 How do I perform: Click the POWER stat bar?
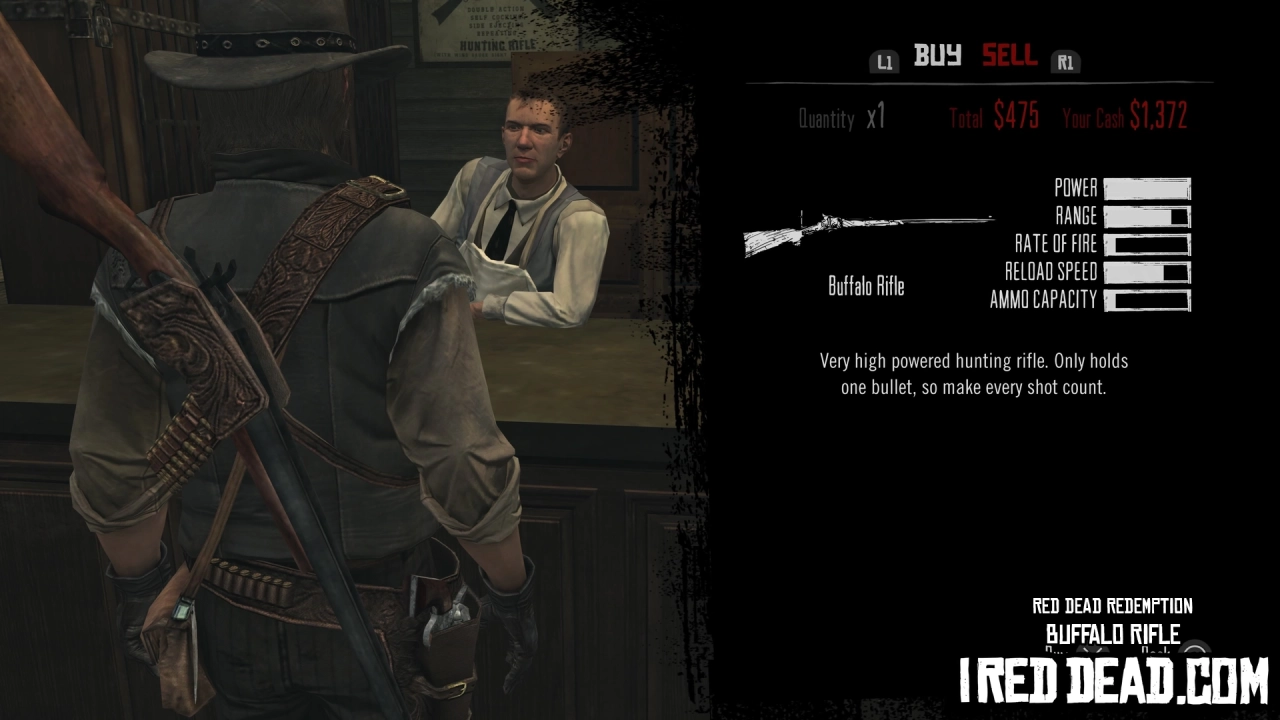1147,187
